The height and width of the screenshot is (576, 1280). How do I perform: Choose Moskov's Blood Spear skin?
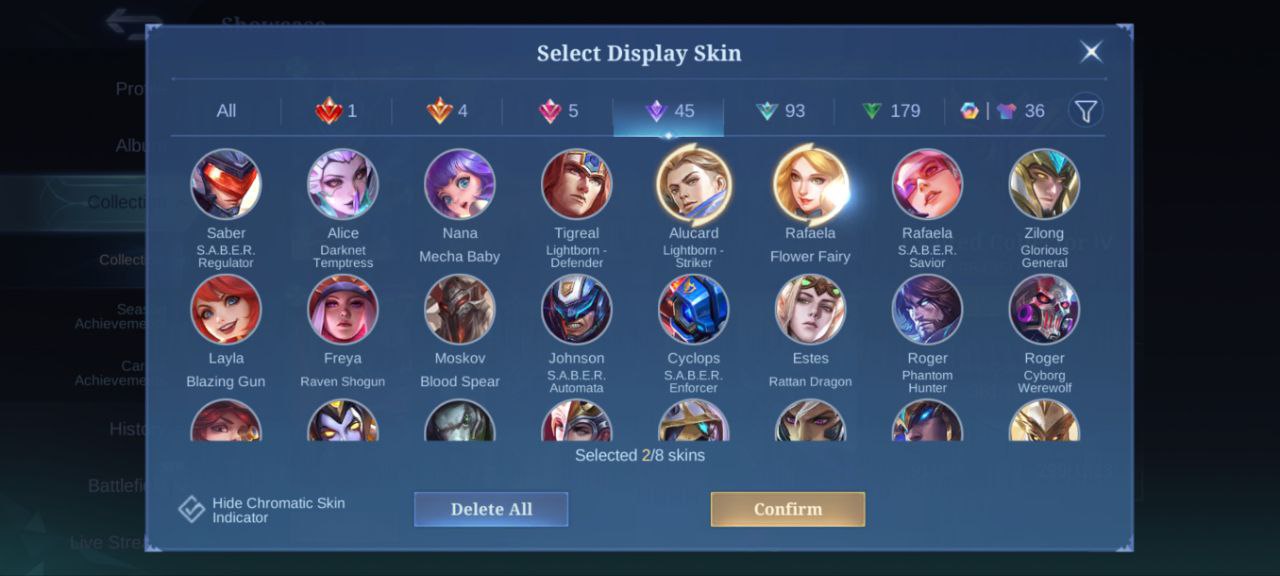pyautogui.click(x=460, y=310)
